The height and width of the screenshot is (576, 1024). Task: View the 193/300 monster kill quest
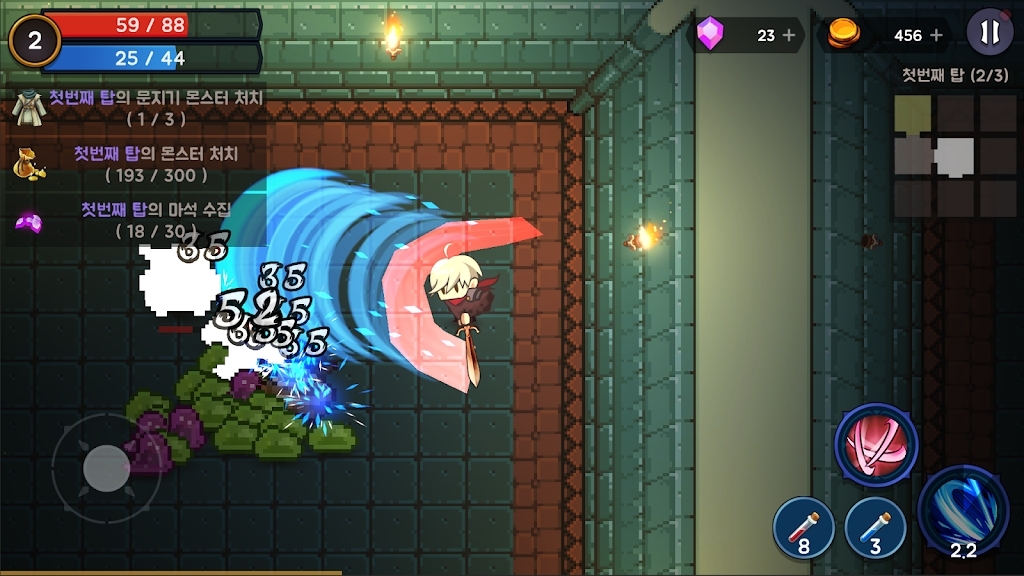(x=140, y=164)
